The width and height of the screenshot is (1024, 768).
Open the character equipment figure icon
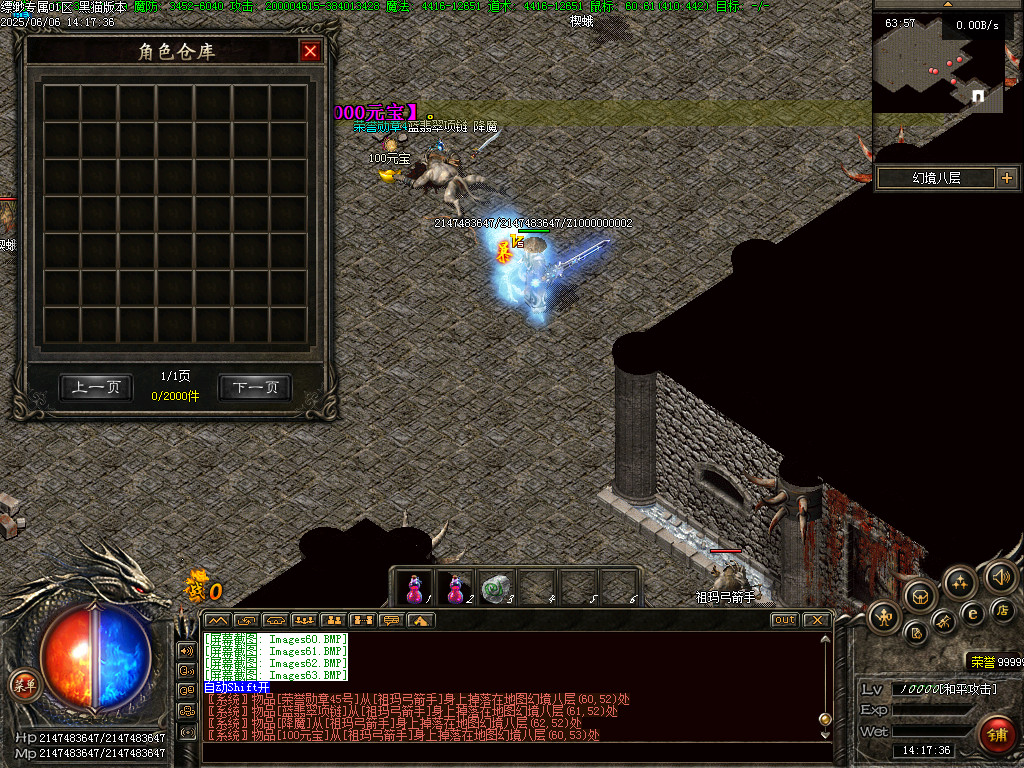click(884, 614)
